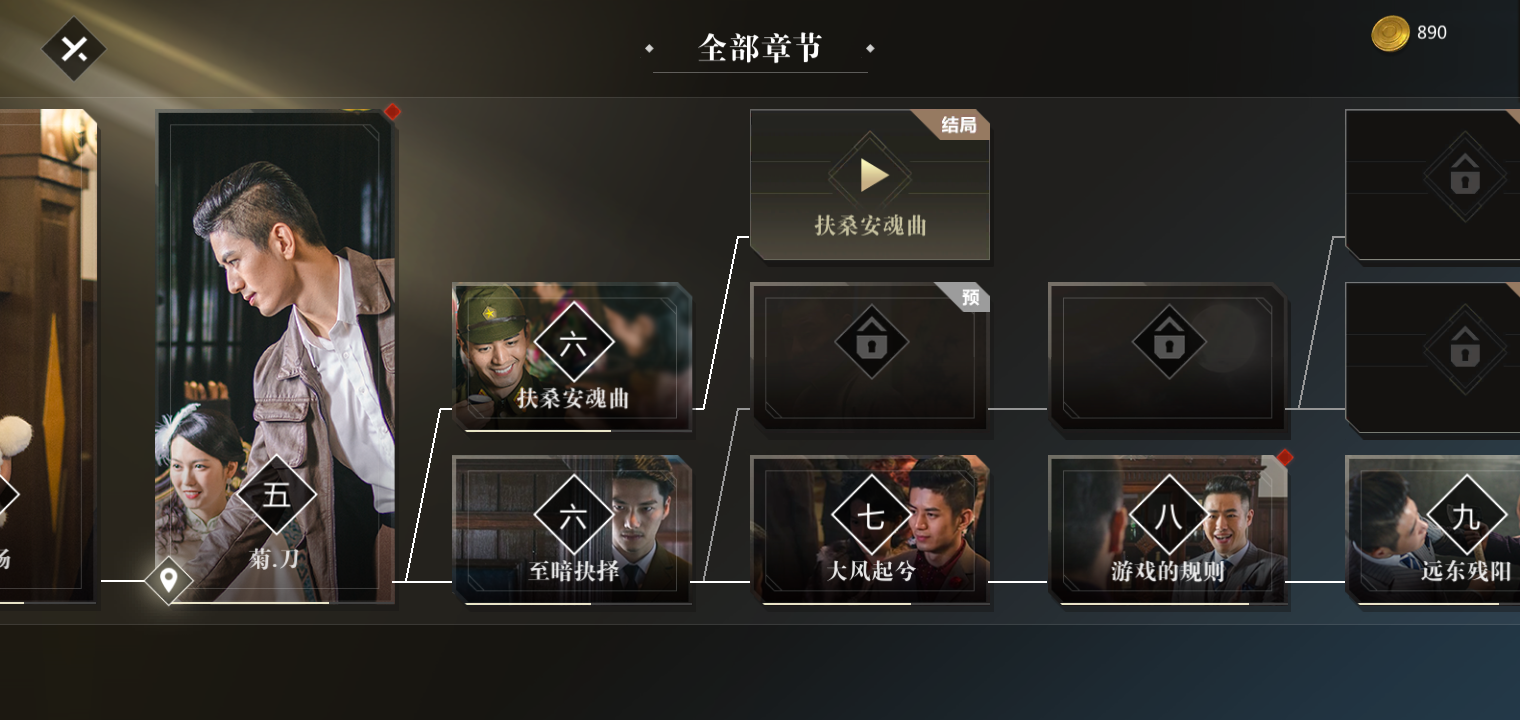Tap the lock icon on the bottom-right locked chapter
This screenshot has height=720, width=1520.
(x=1464, y=350)
